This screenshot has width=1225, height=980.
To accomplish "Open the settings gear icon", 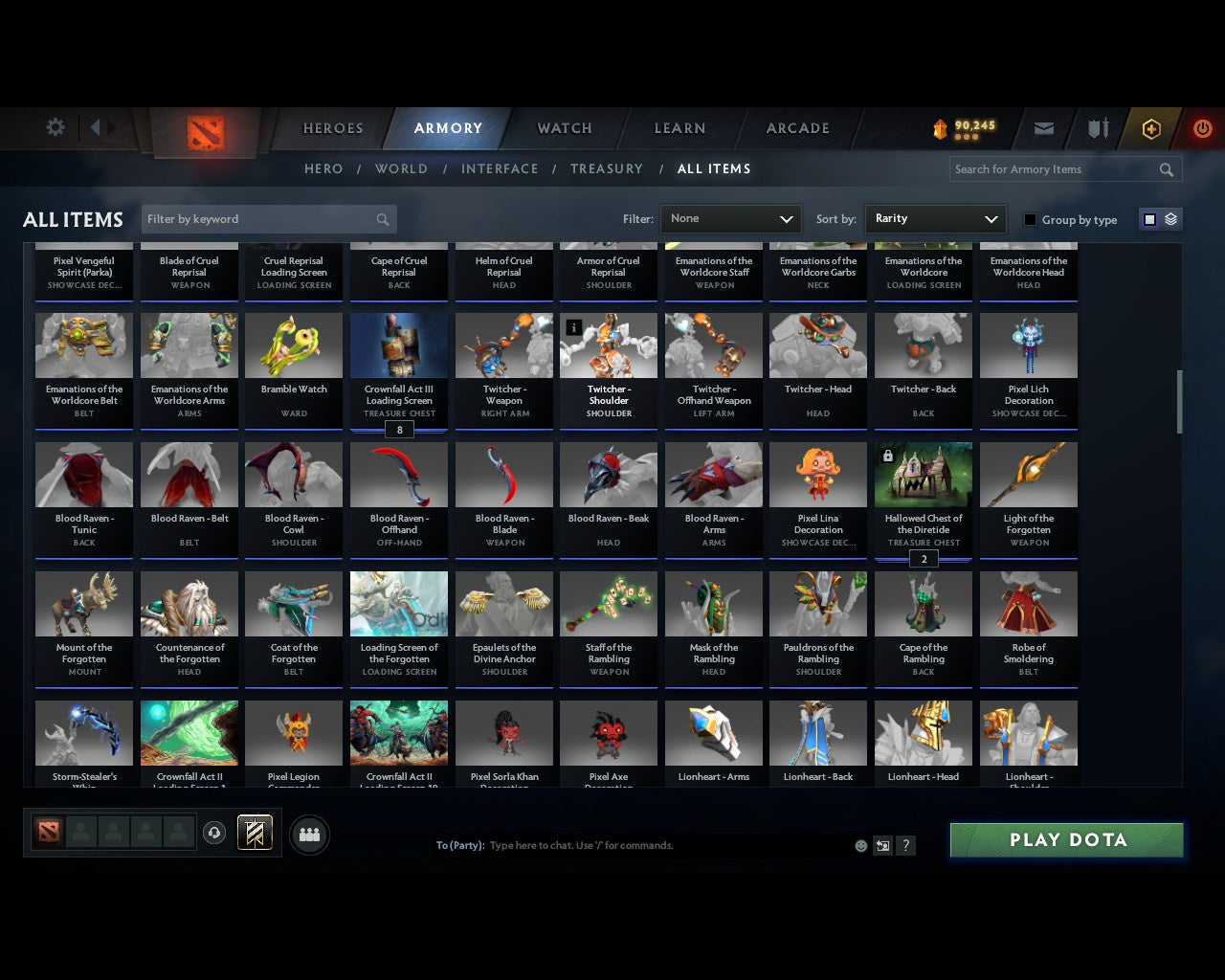I will pyautogui.click(x=55, y=127).
